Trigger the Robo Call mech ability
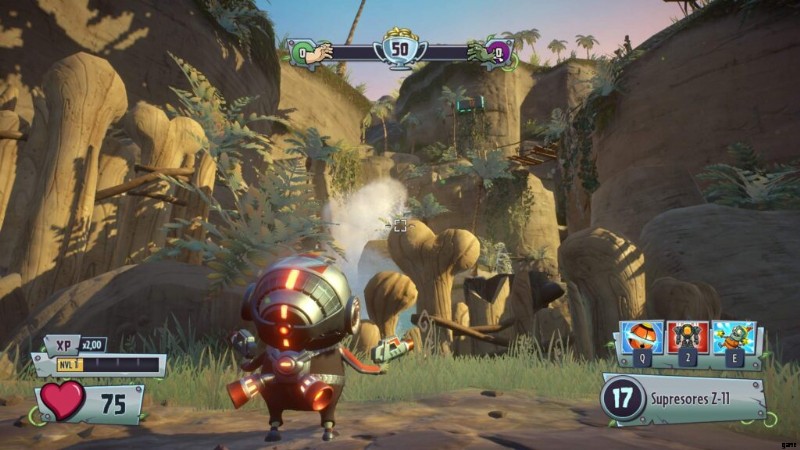This screenshot has width=800, height=450. 689,337
